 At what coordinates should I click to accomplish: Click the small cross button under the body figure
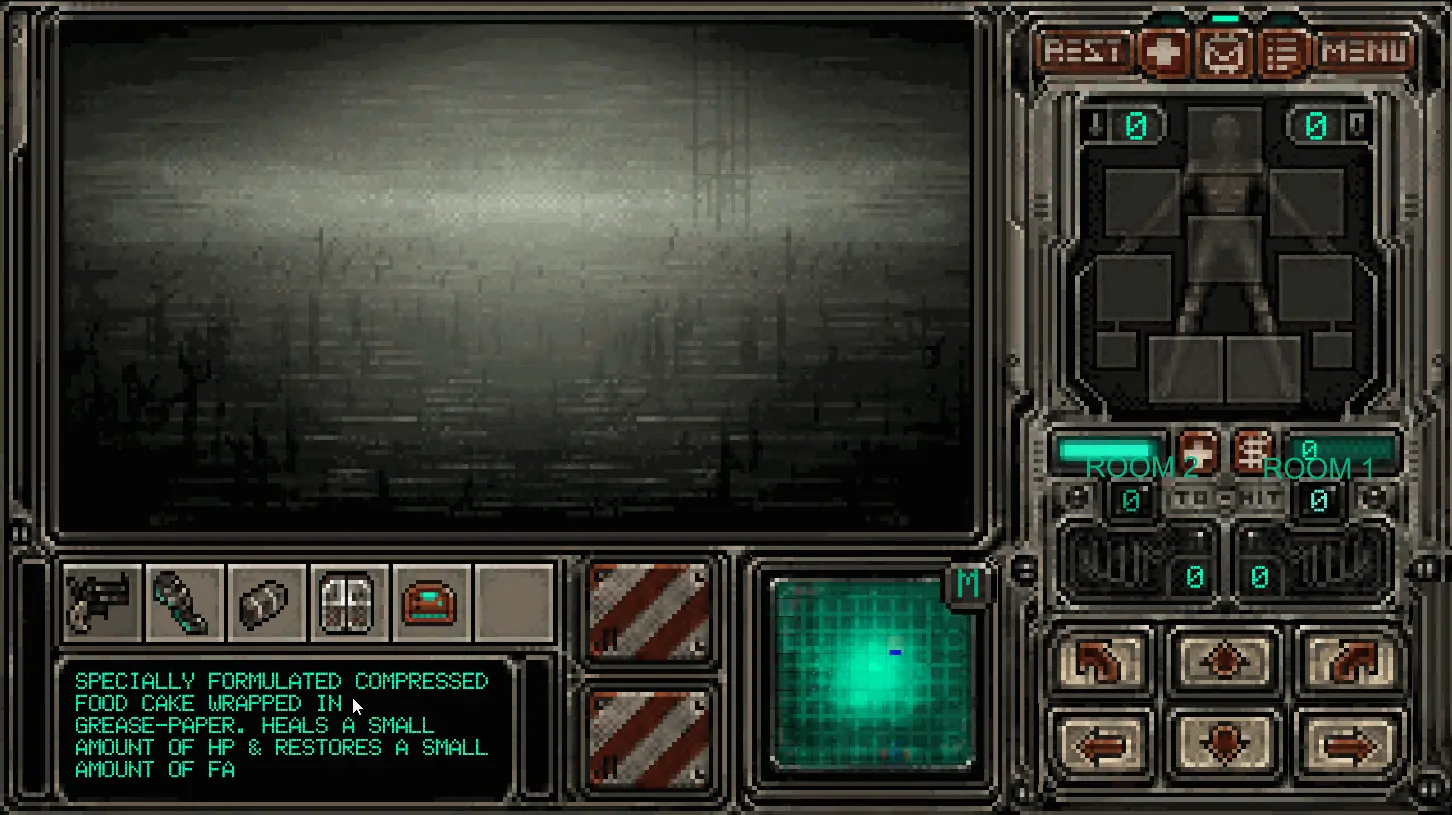point(1198,450)
